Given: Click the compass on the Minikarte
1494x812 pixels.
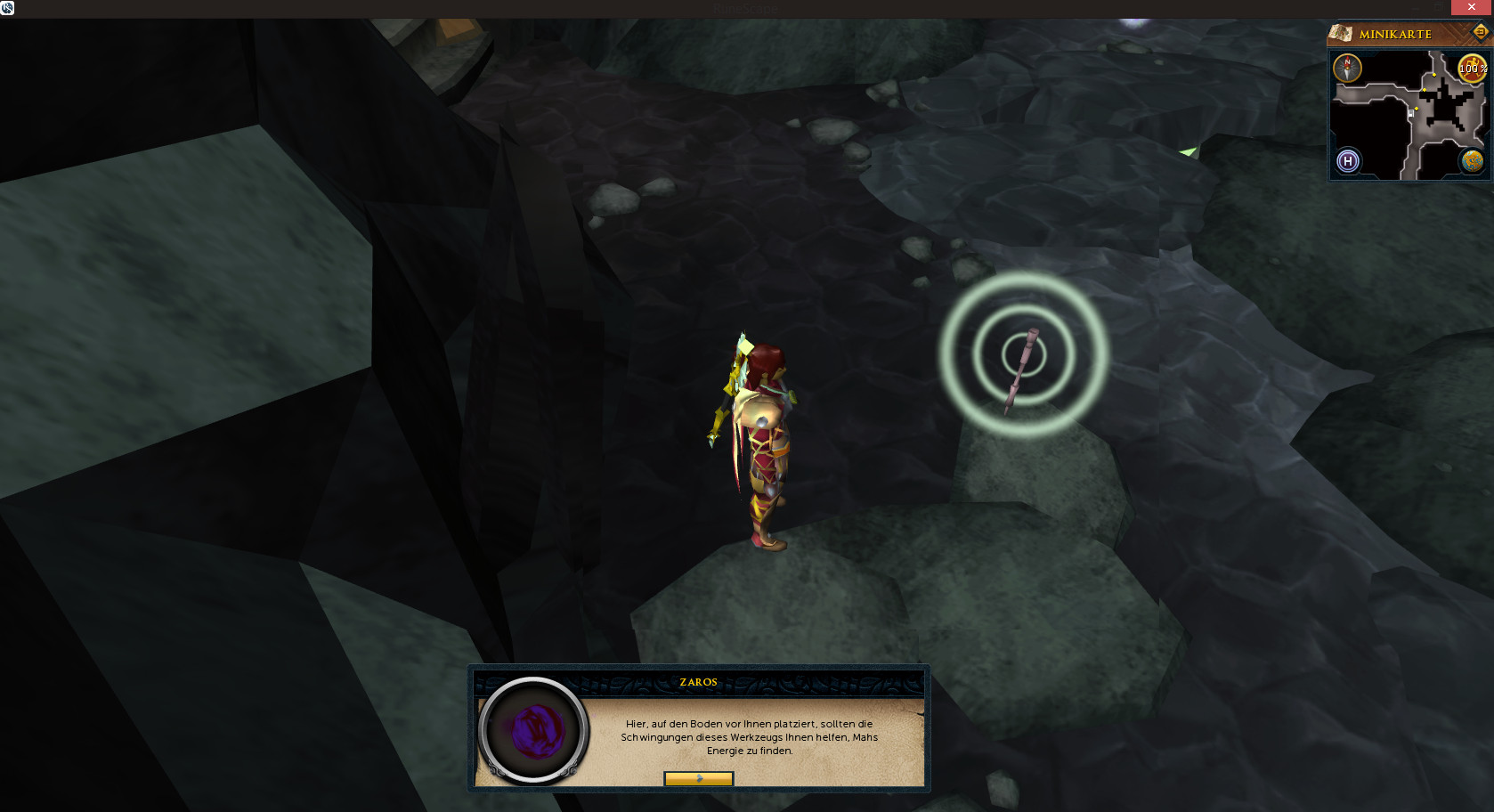Looking at the screenshot, I should tap(1347, 68).
